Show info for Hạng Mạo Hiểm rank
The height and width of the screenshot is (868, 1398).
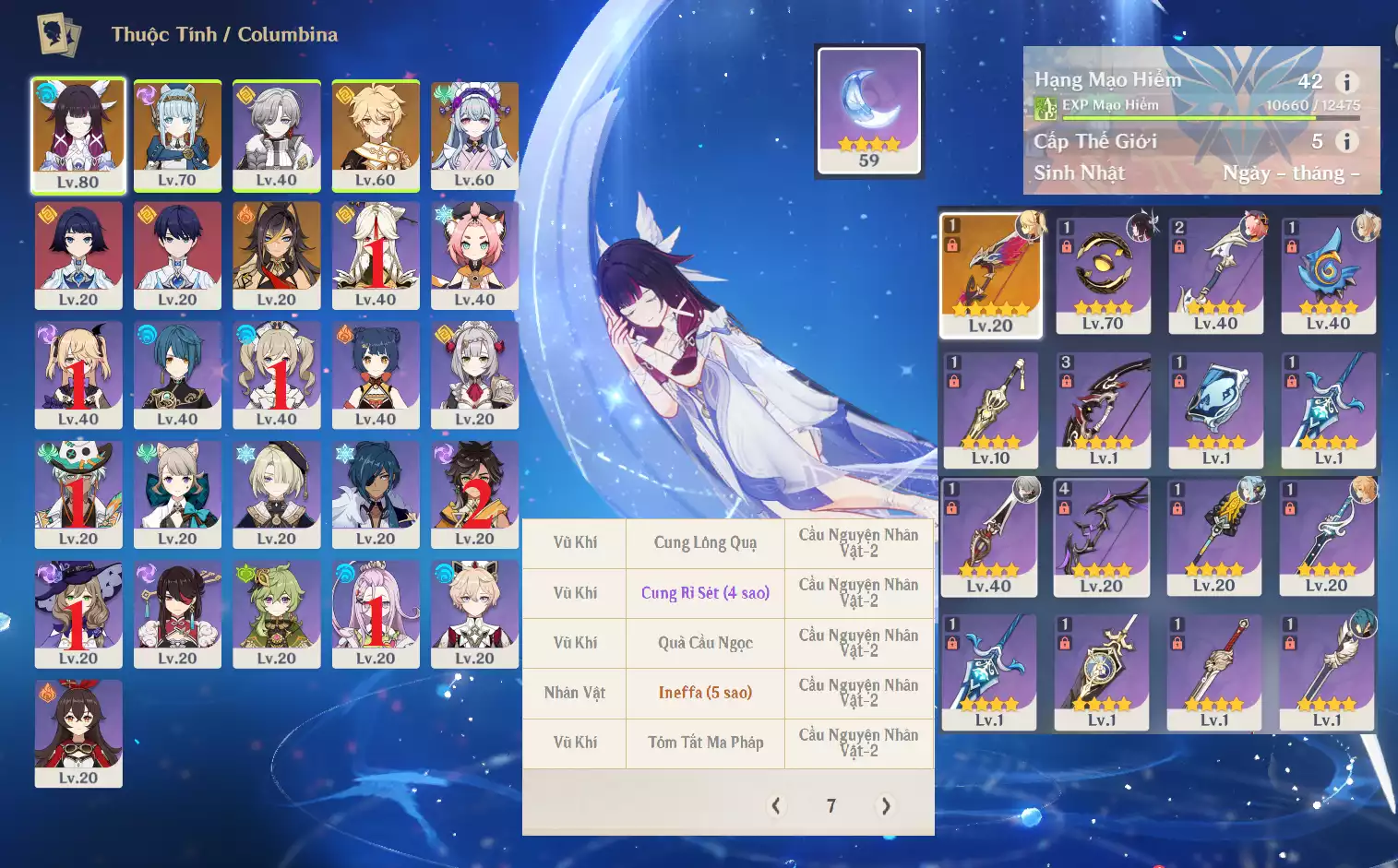coord(1346,82)
